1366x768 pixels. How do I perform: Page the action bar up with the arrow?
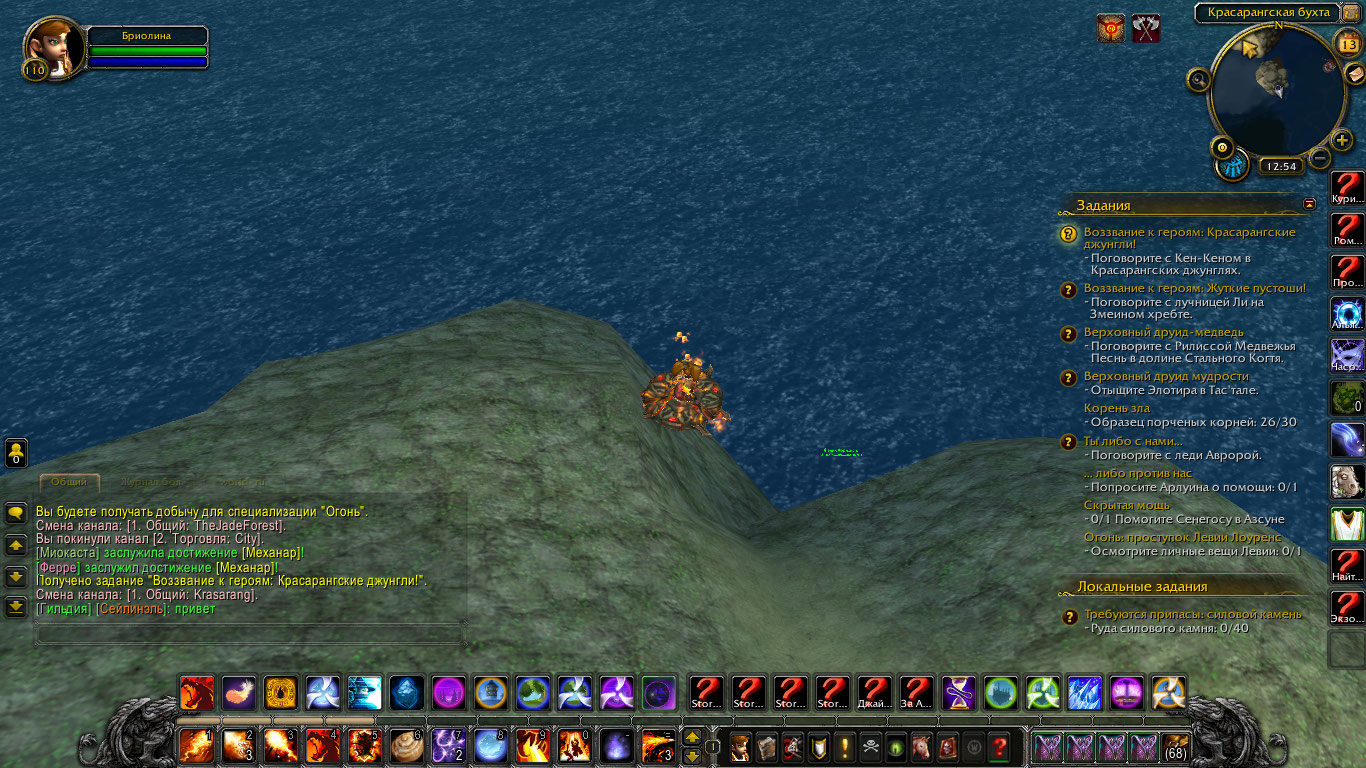[x=691, y=737]
